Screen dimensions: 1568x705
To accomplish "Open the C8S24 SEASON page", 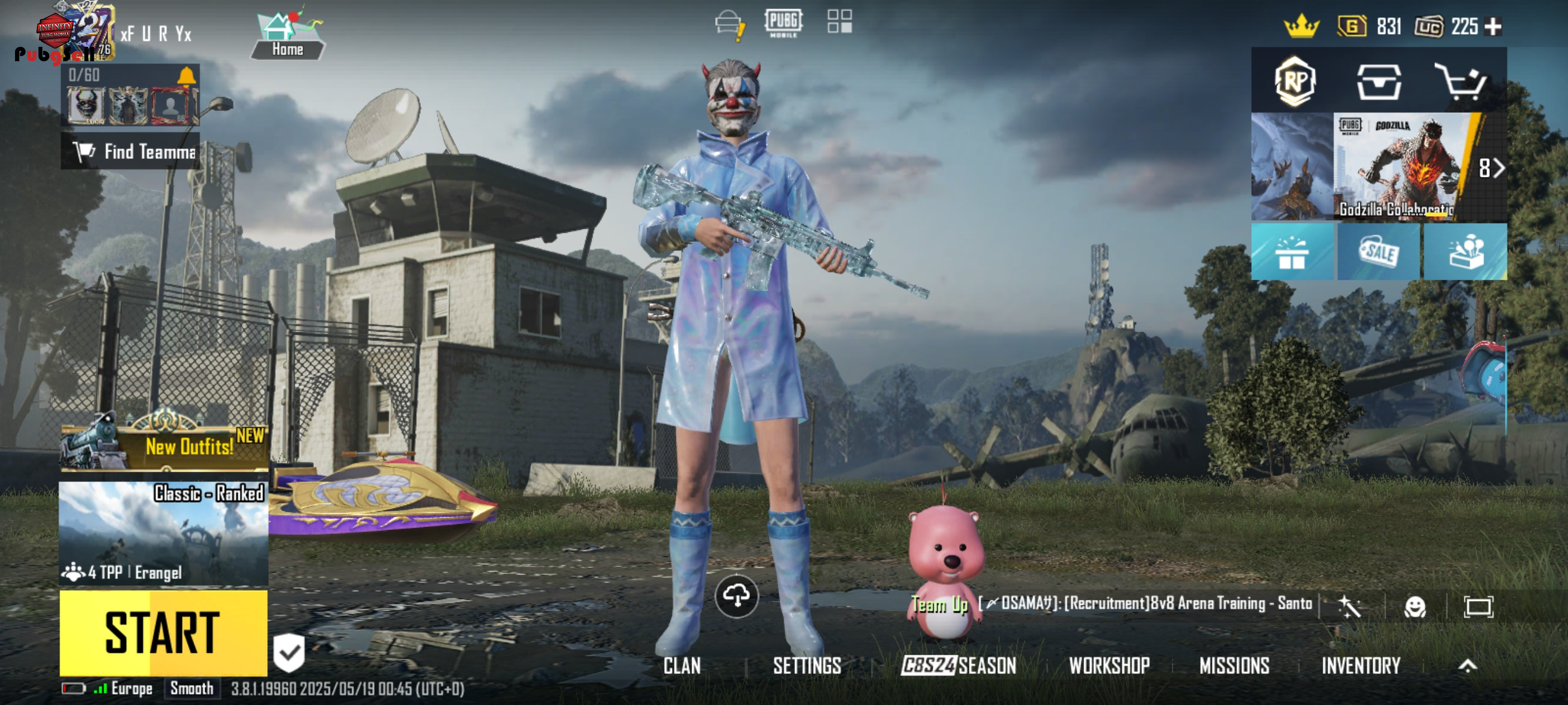I will pos(959,666).
